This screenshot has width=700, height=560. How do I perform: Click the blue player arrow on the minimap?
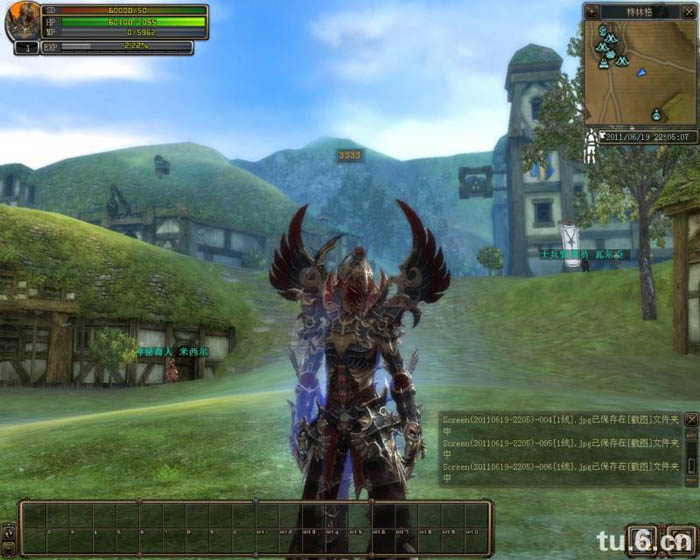pyautogui.click(x=642, y=72)
